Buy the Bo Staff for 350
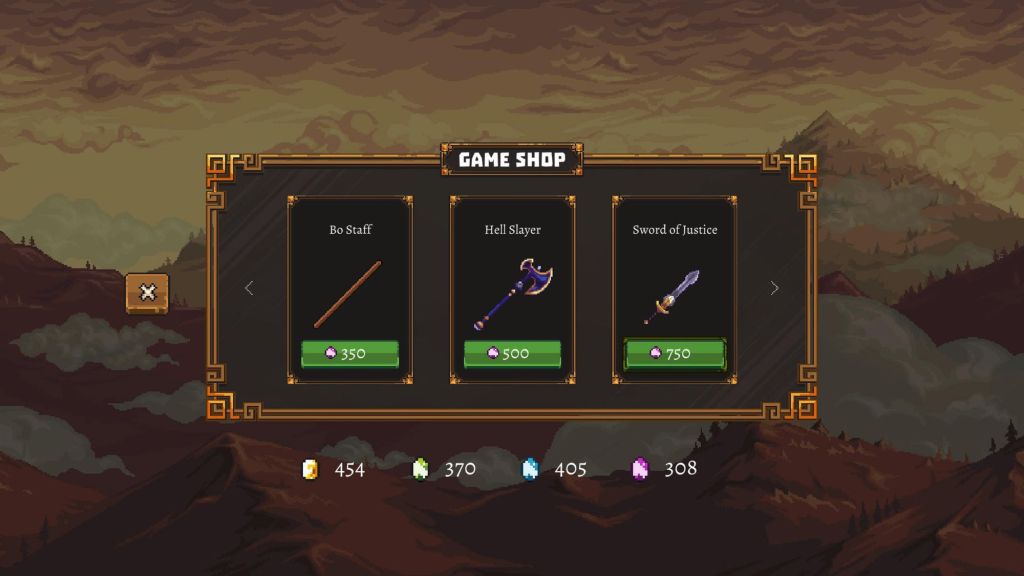The height and width of the screenshot is (576, 1024). click(x=350, y=354)
